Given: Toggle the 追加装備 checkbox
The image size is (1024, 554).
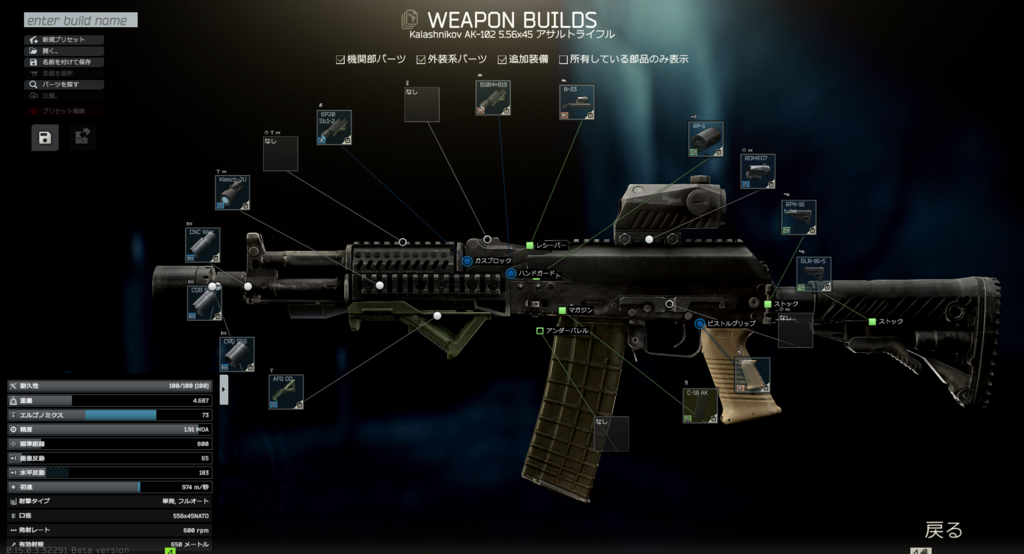Looking at the screenshot, I should [x=502, y=59].
